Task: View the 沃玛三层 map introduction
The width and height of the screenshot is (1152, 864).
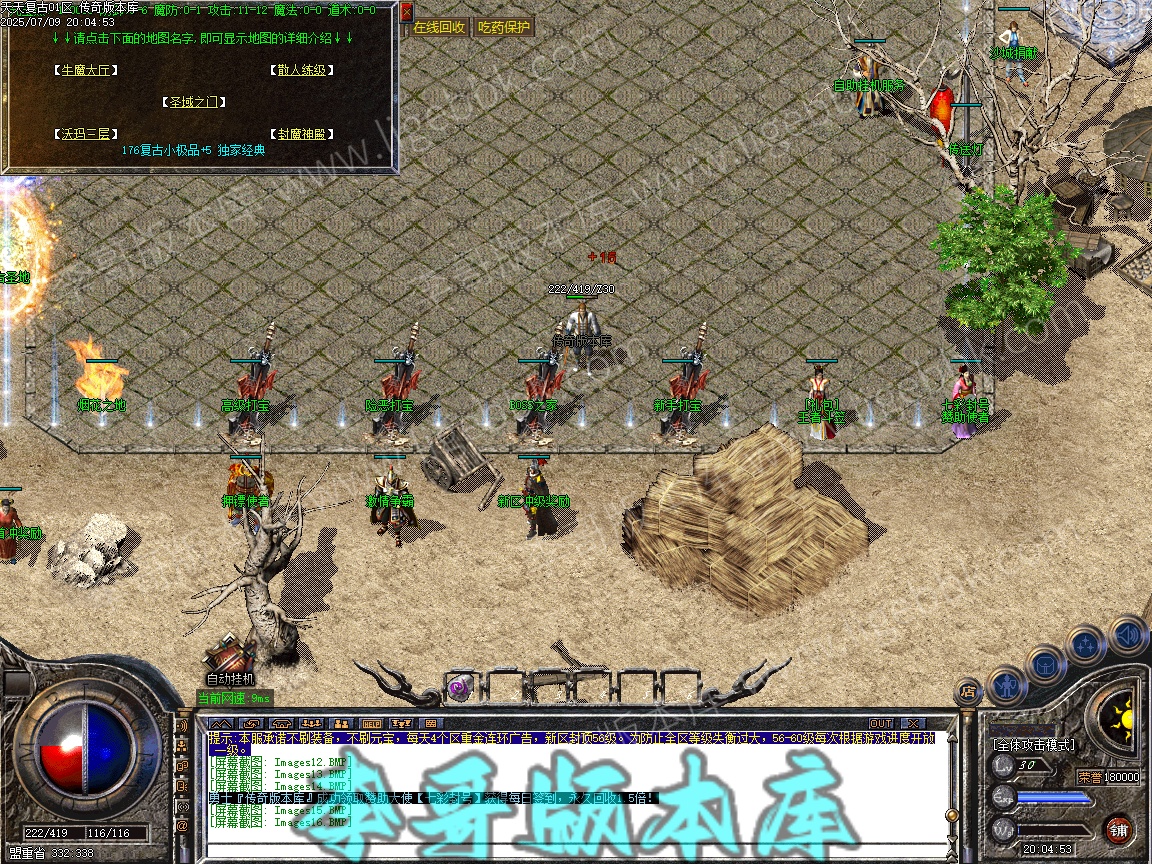Action: pos(82,134)
